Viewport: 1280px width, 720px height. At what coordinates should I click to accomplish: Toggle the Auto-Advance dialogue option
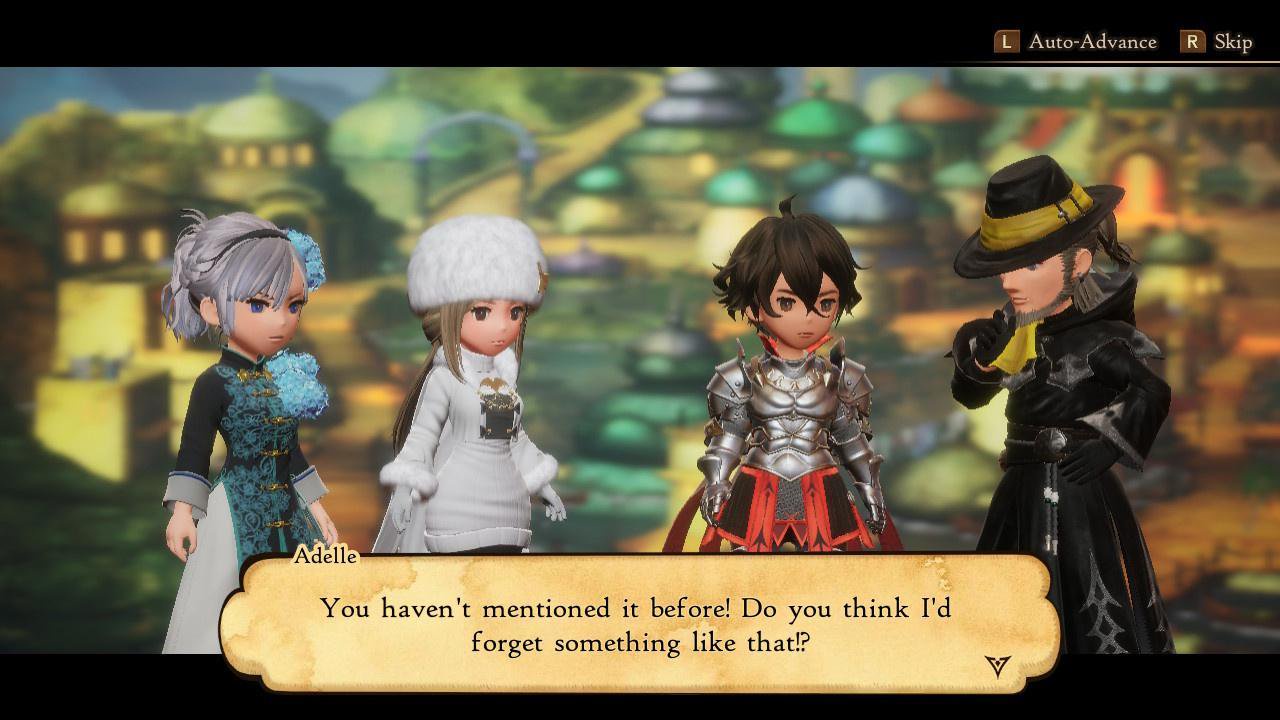pyautogui.click(x=1075, y=42)
